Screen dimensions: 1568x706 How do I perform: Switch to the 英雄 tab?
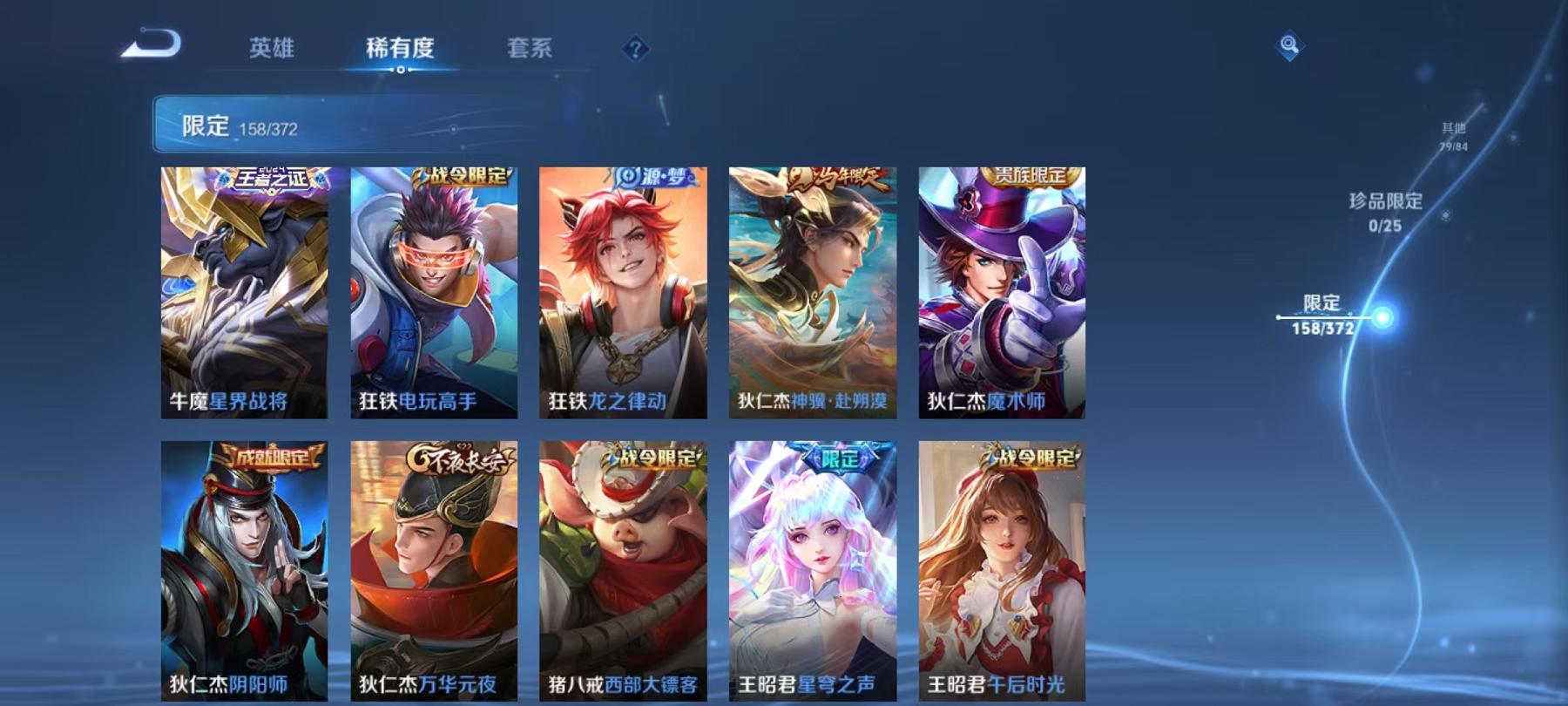point(270,50)
